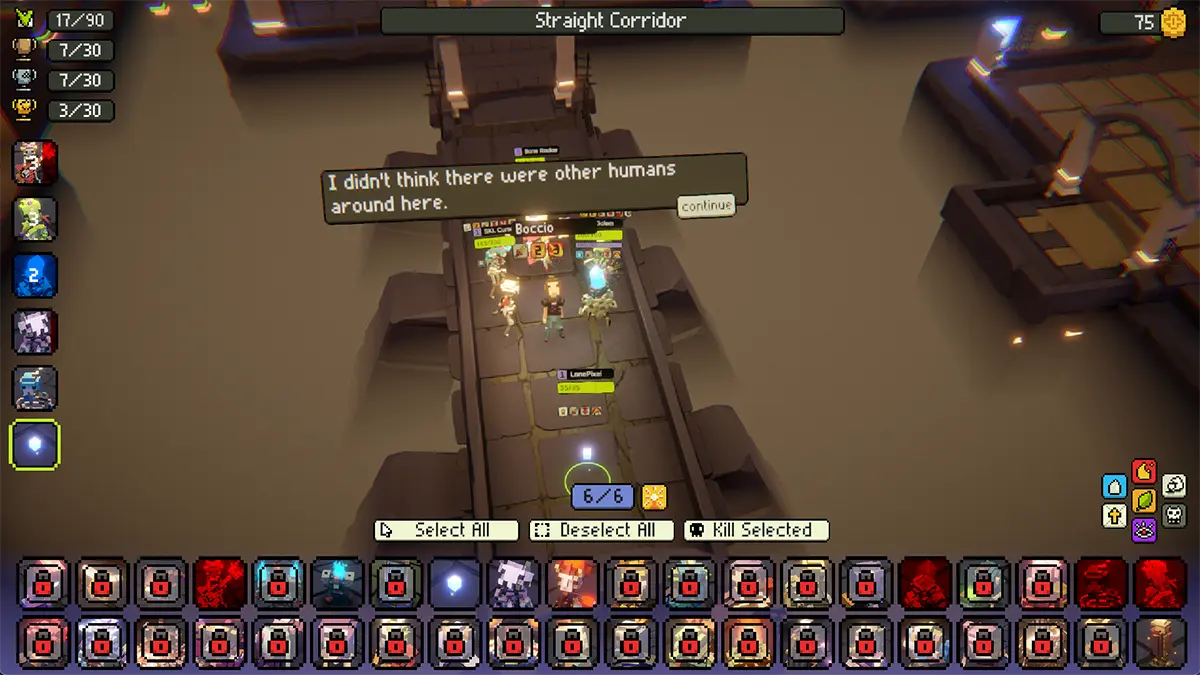Choose the red fire element icon
1200x675 pixels.
click(1144, 471)
